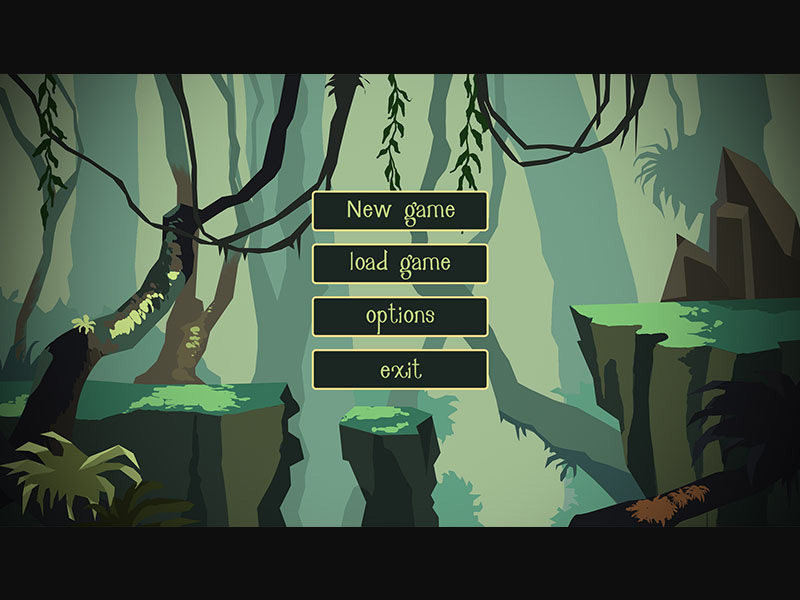
Task: Open the options menu
Action: click(x=400, y=317)
